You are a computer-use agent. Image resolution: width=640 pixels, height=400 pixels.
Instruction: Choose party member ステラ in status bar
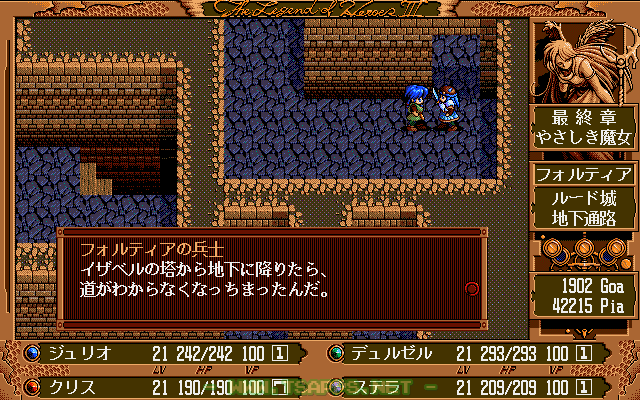point(376,384)
